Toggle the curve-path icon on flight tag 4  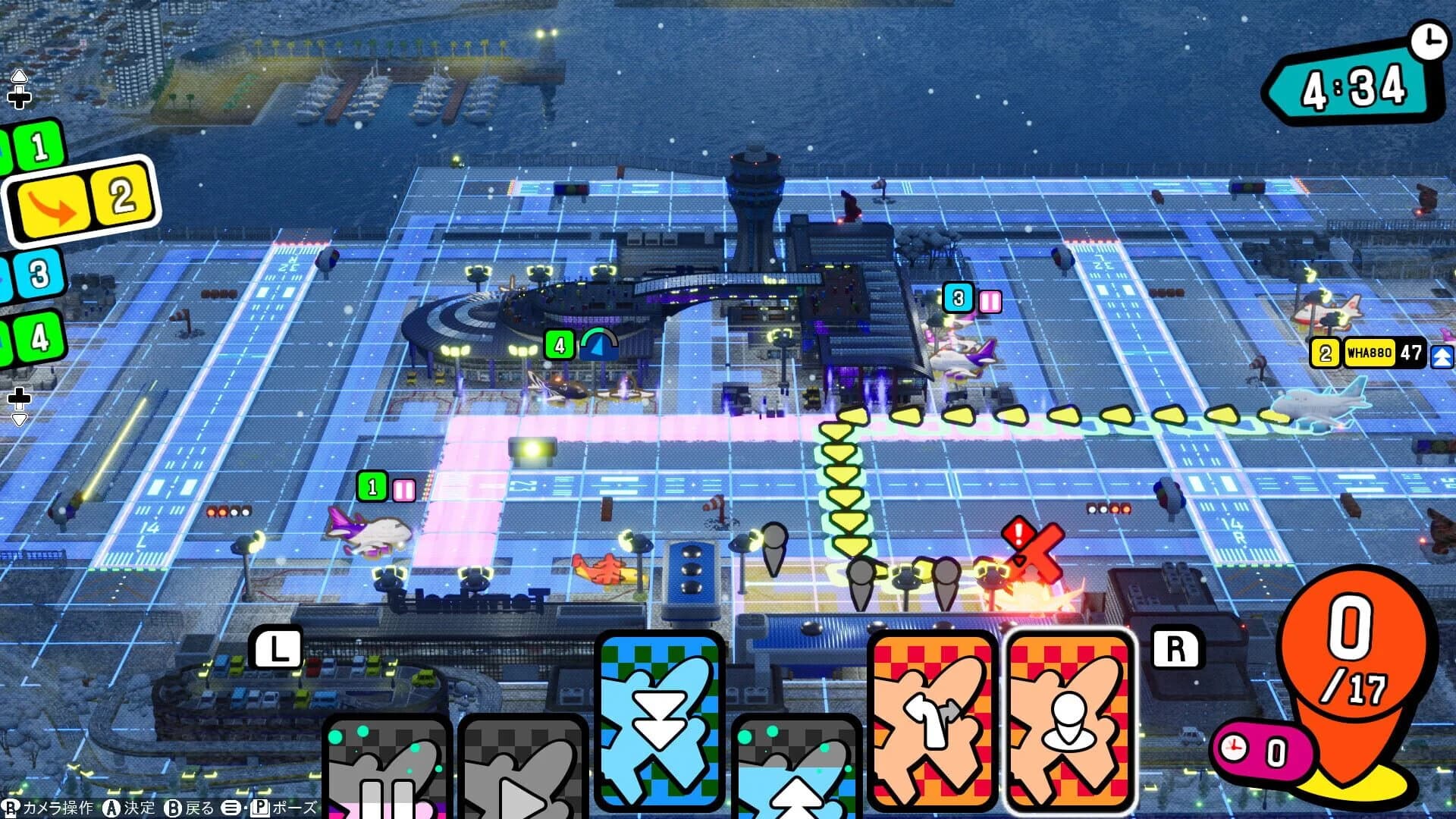pyautogui.click(x=598, y=343)
